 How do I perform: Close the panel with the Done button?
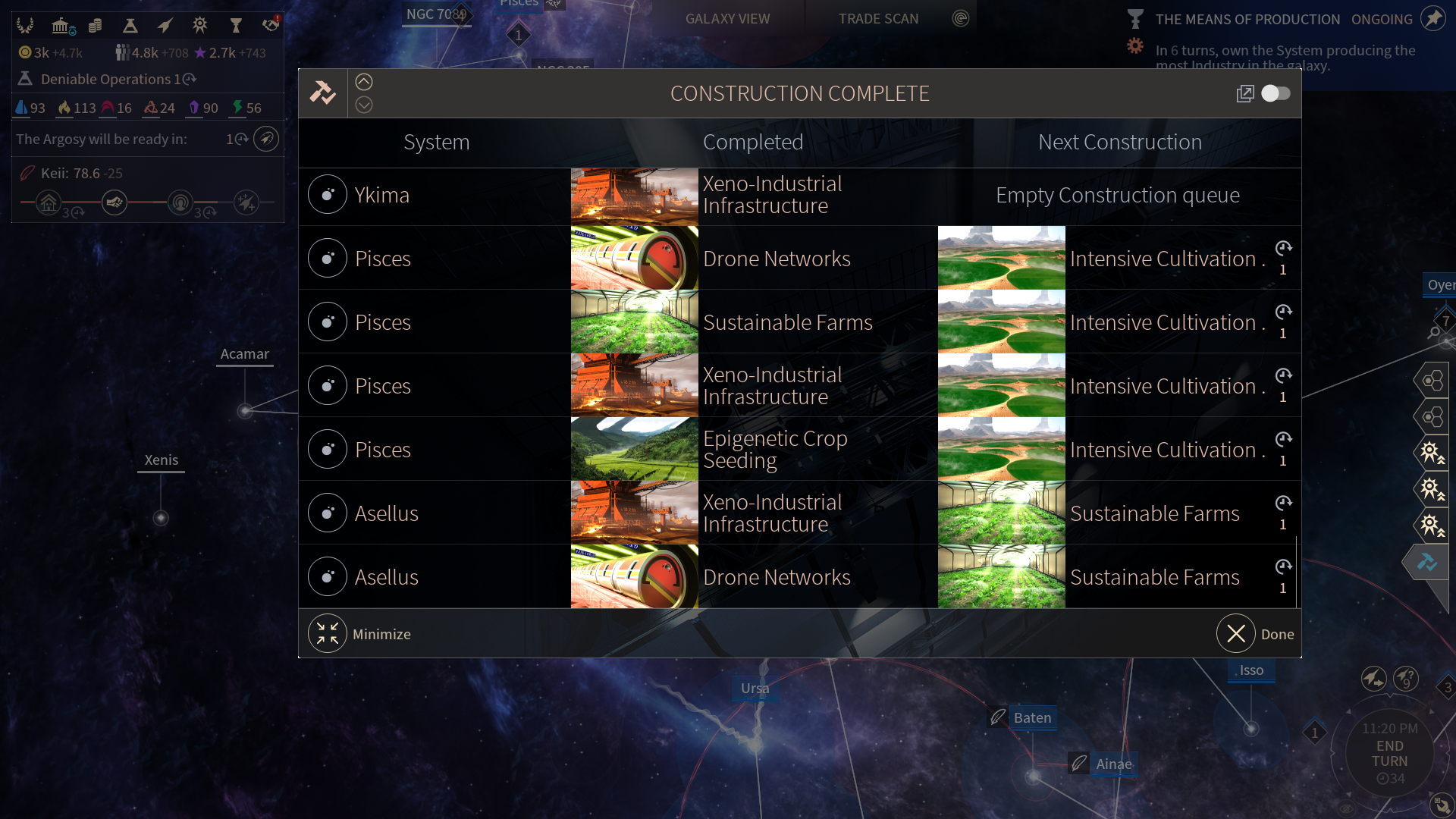click(1236, 634)
